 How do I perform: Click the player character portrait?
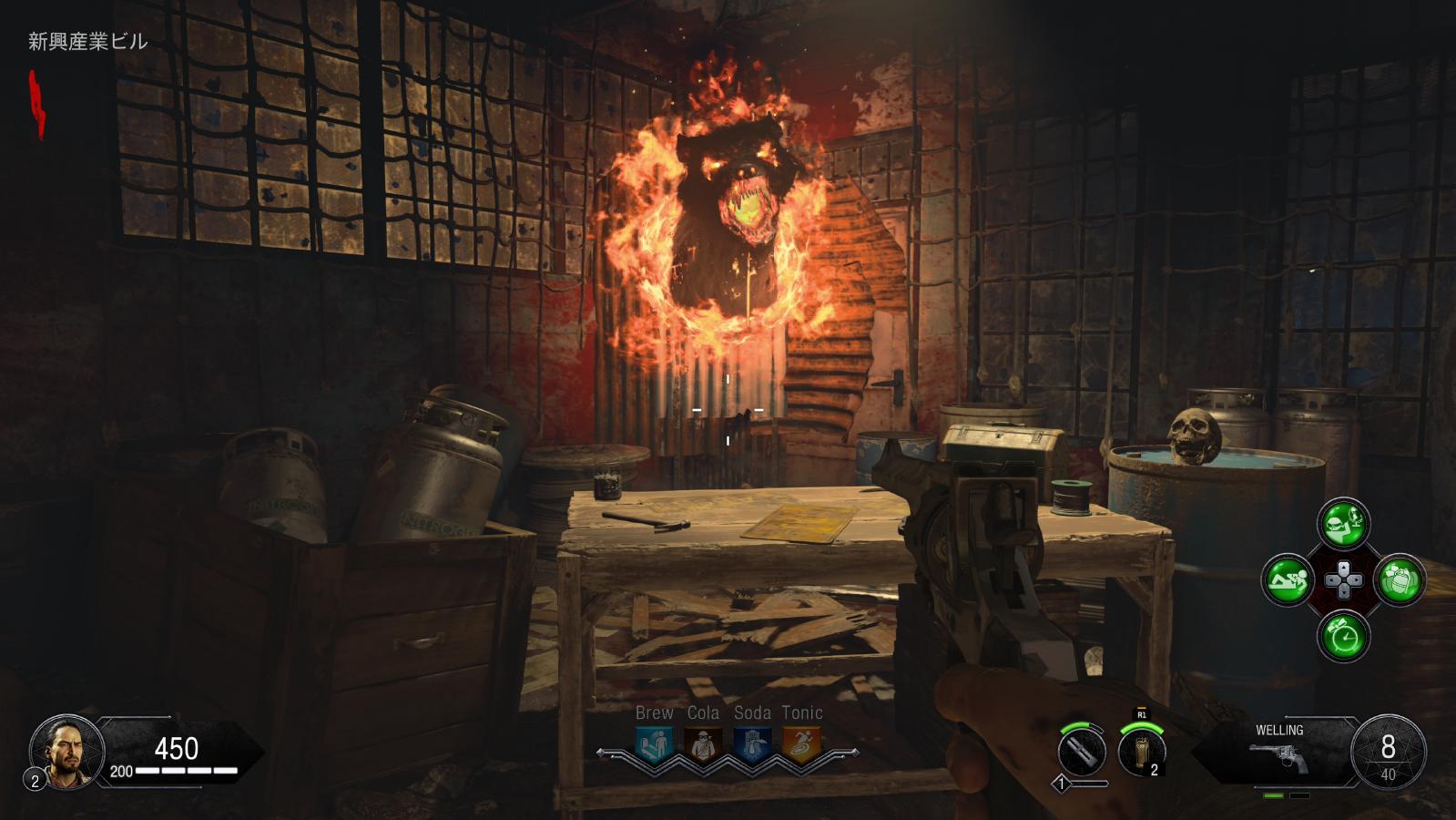point(66,751)
